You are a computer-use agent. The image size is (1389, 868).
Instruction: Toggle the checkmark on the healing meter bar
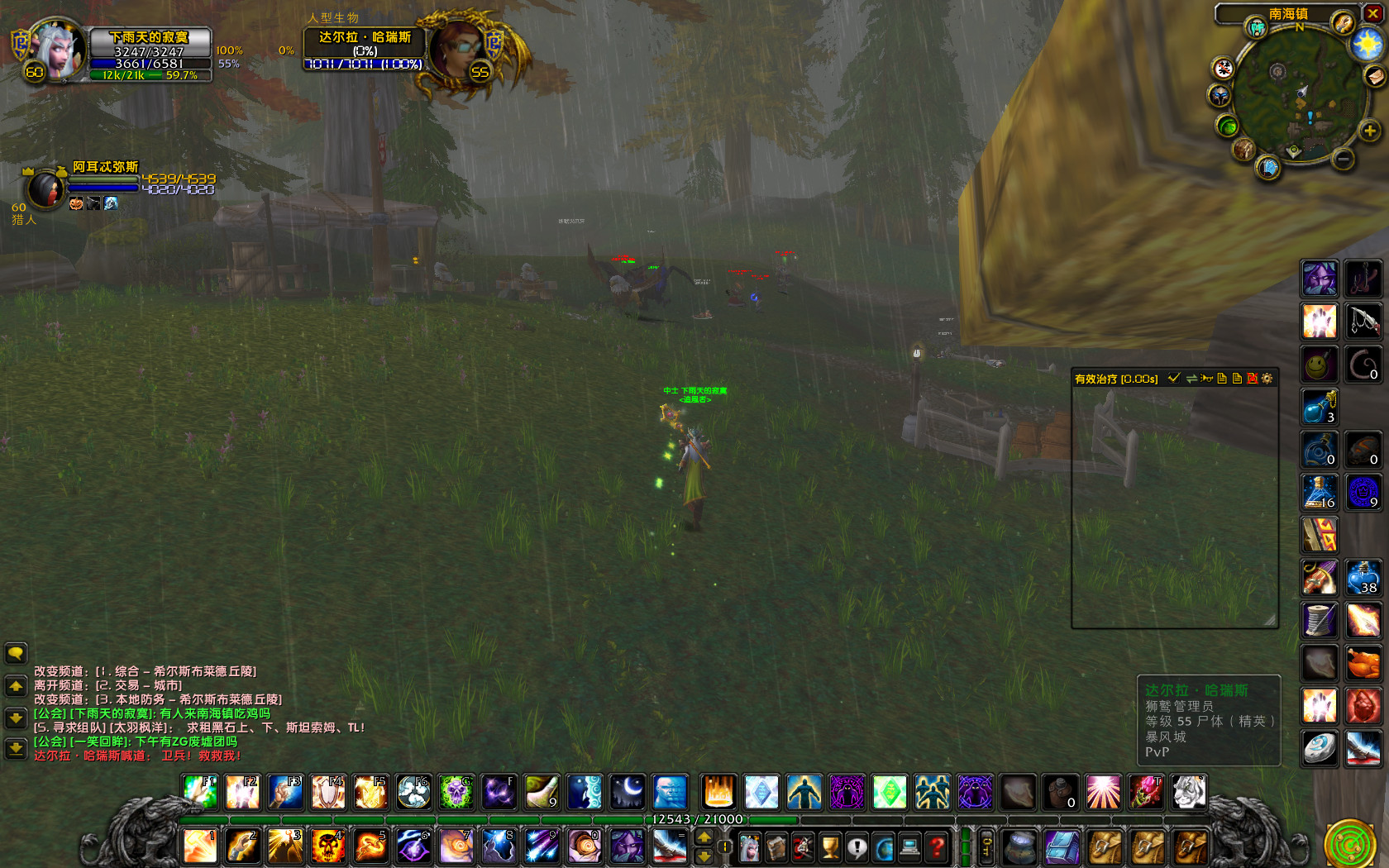coord(1174,379)
